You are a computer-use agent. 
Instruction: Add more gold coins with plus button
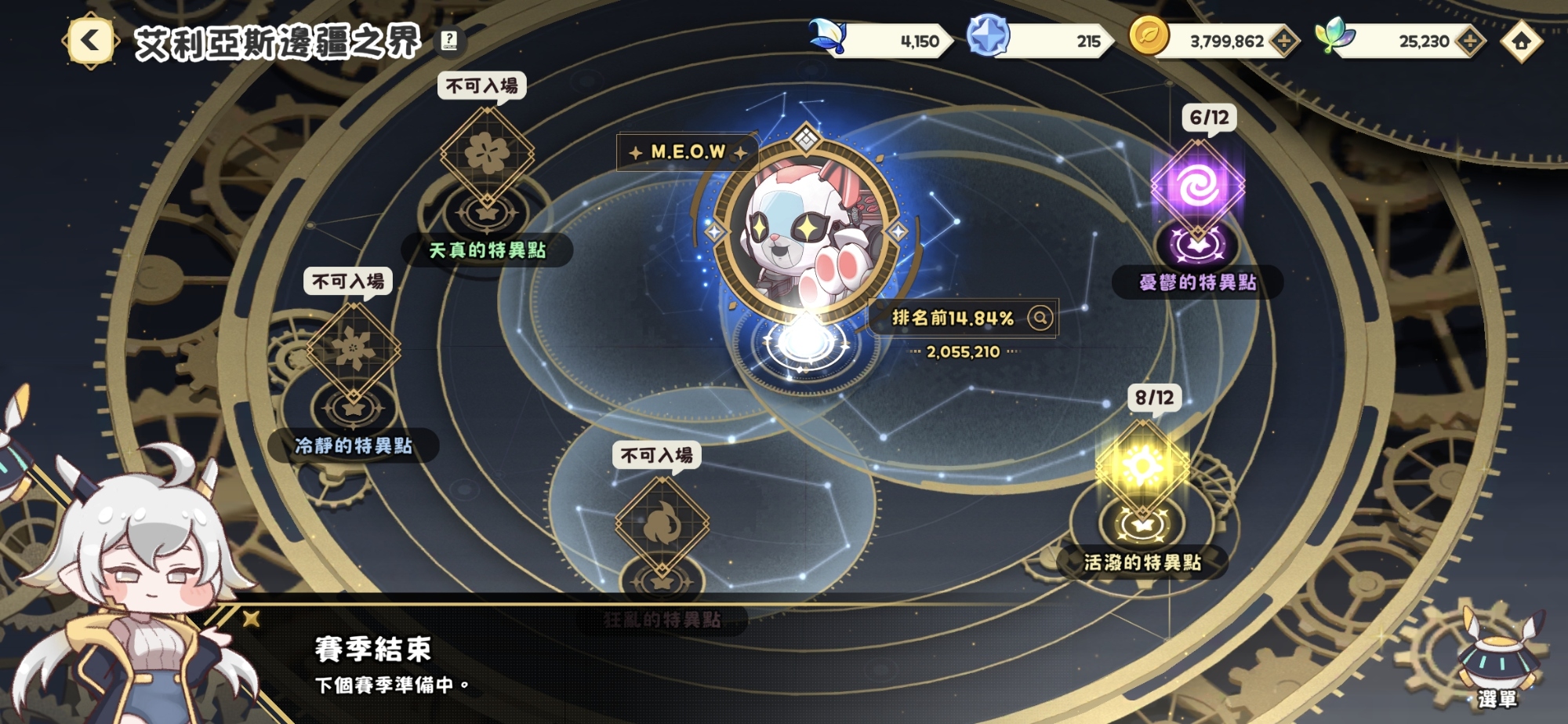(x=1283, y=42)
